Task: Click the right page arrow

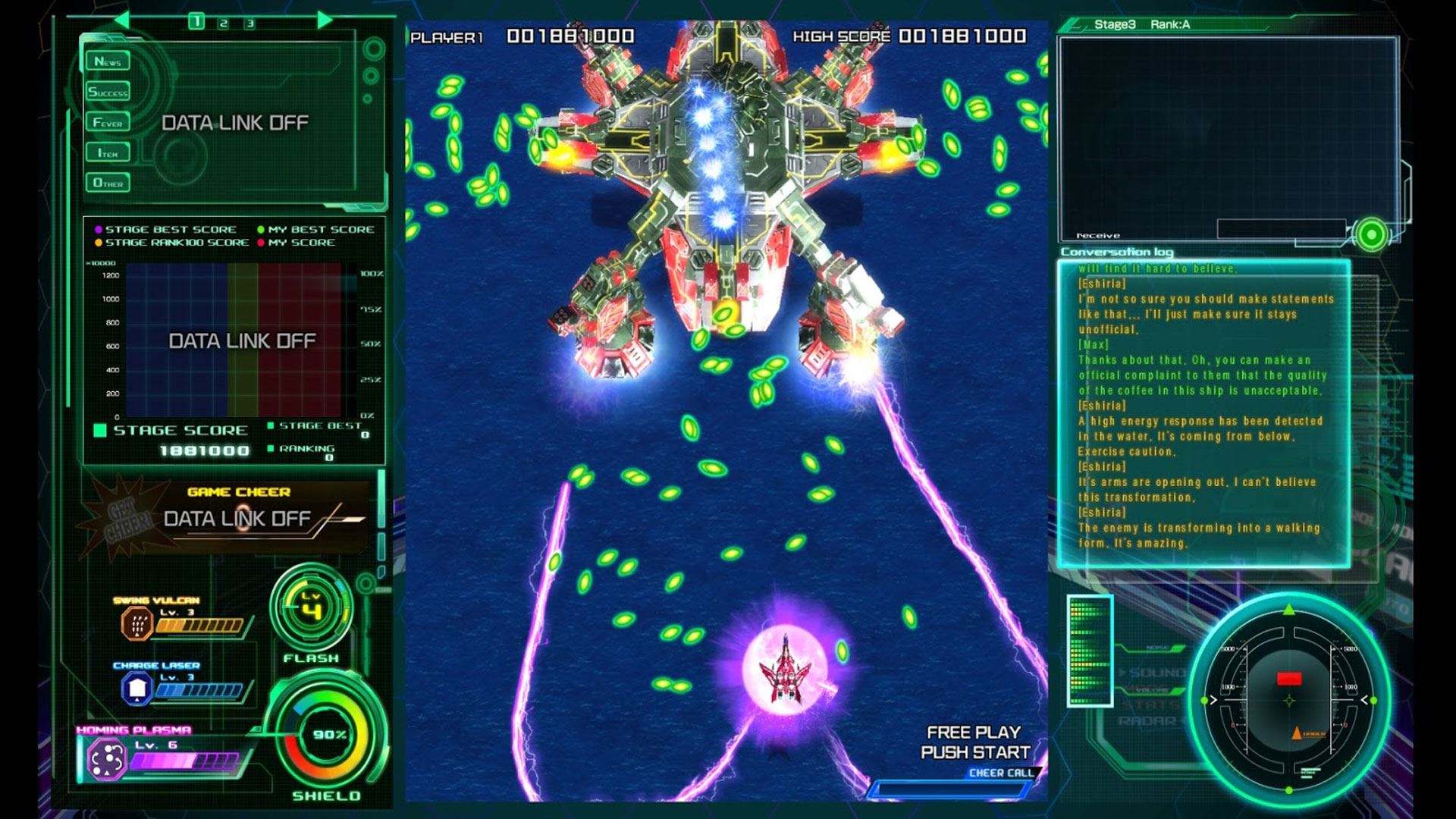Action: click(325, 20)
